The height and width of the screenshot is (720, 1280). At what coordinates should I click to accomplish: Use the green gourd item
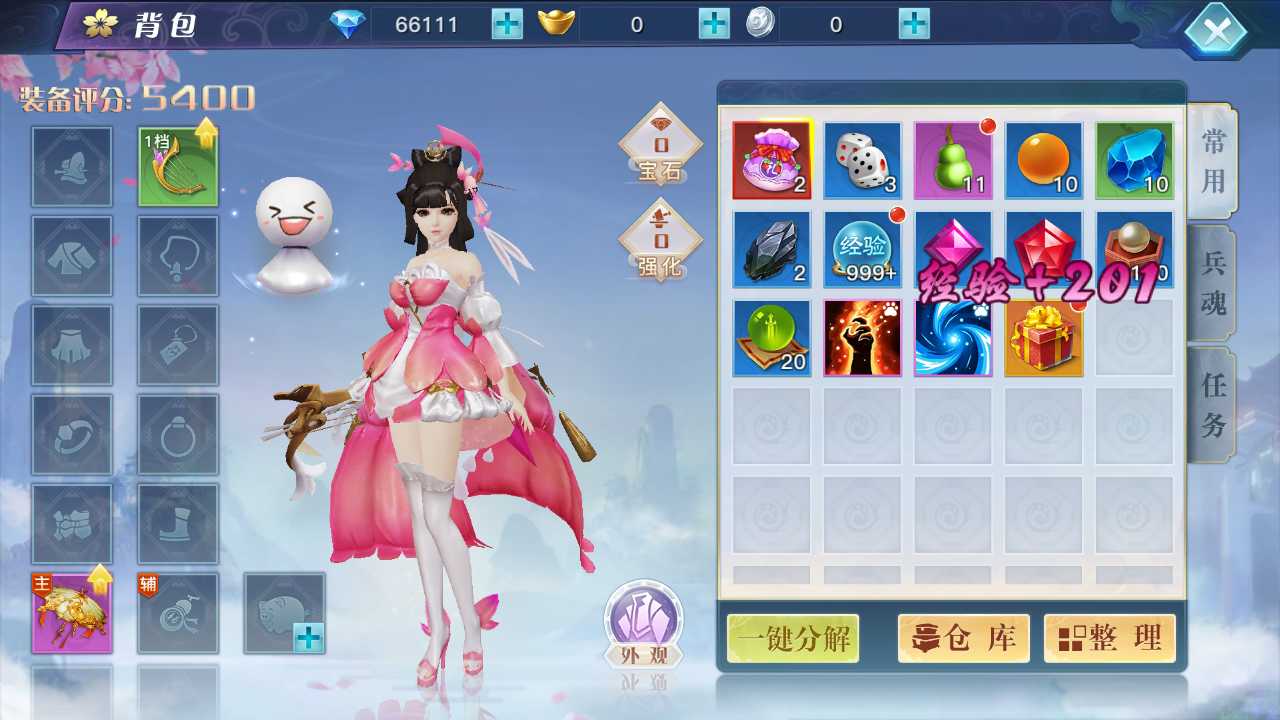point(952,158)
